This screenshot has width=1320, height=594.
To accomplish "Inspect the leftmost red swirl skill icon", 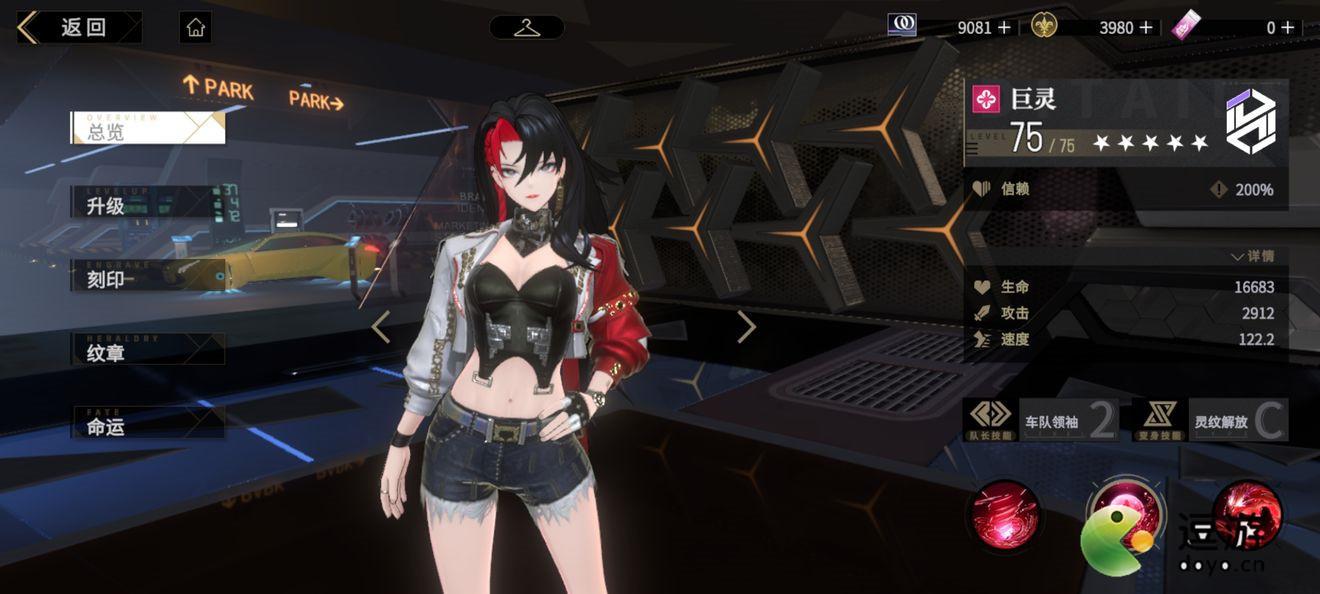I will pos(1005,515).
